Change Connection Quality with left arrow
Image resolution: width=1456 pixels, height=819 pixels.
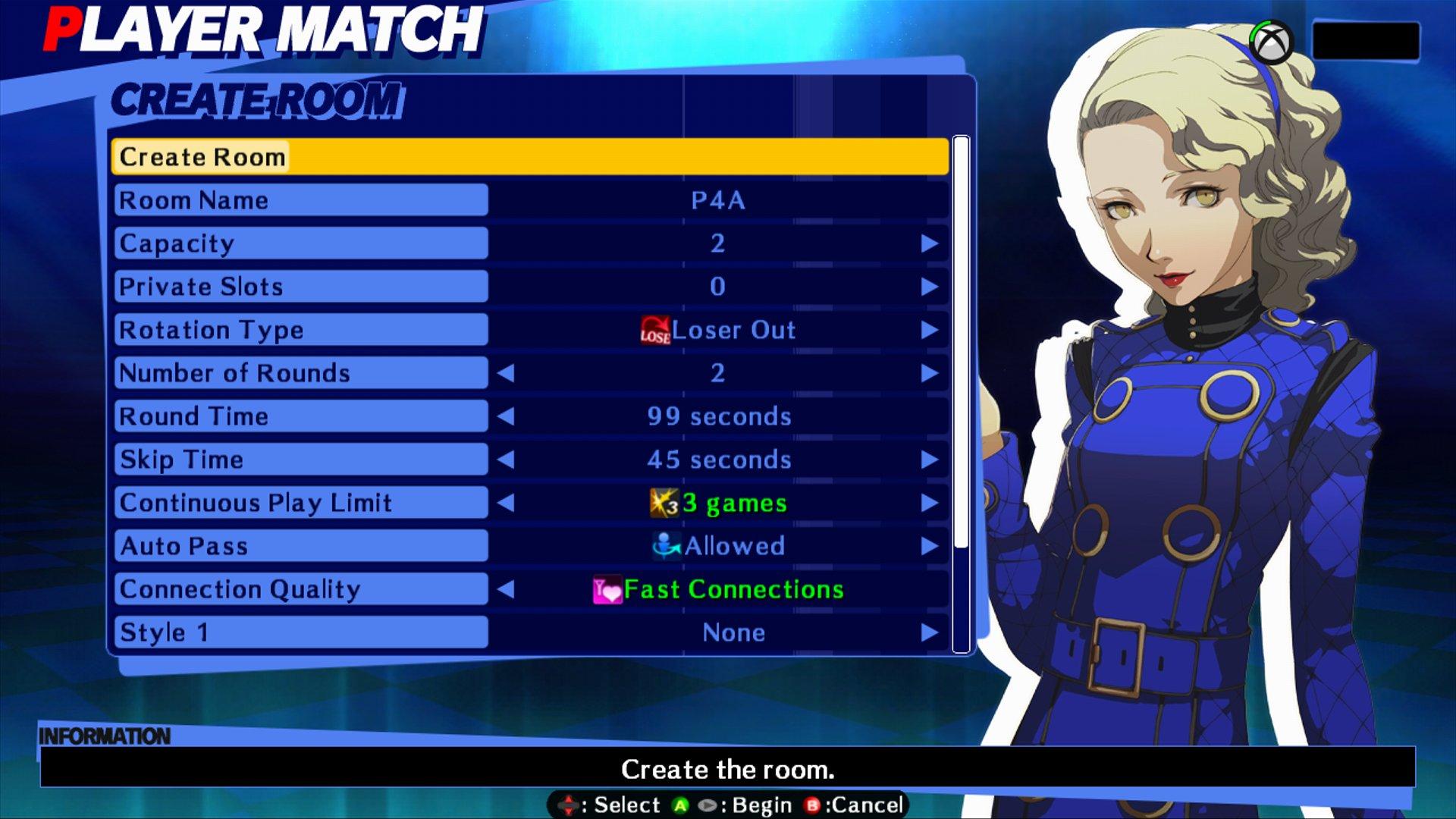coord(506,589)
